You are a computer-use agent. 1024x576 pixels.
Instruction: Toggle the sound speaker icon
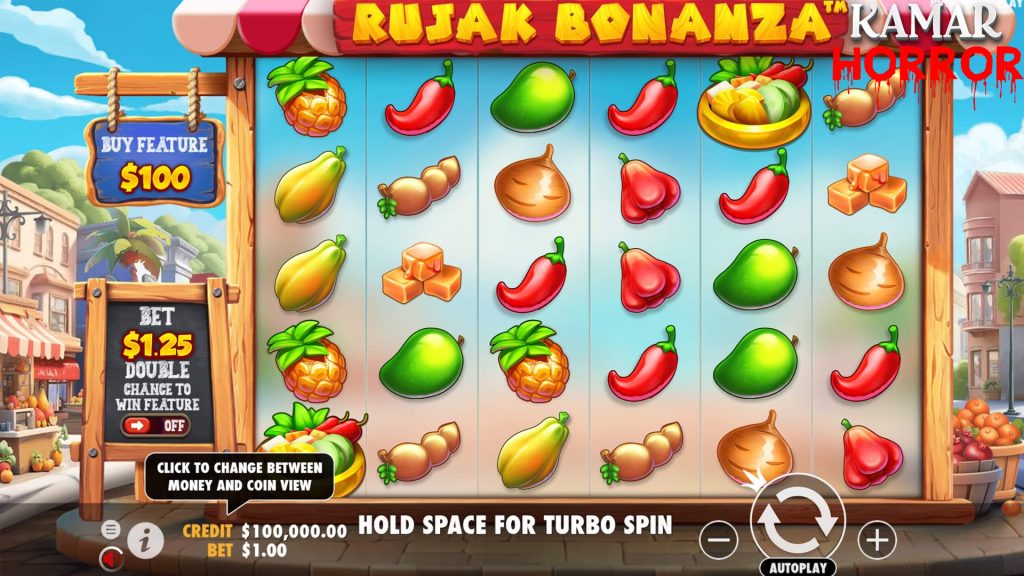[x=112, y=557]
